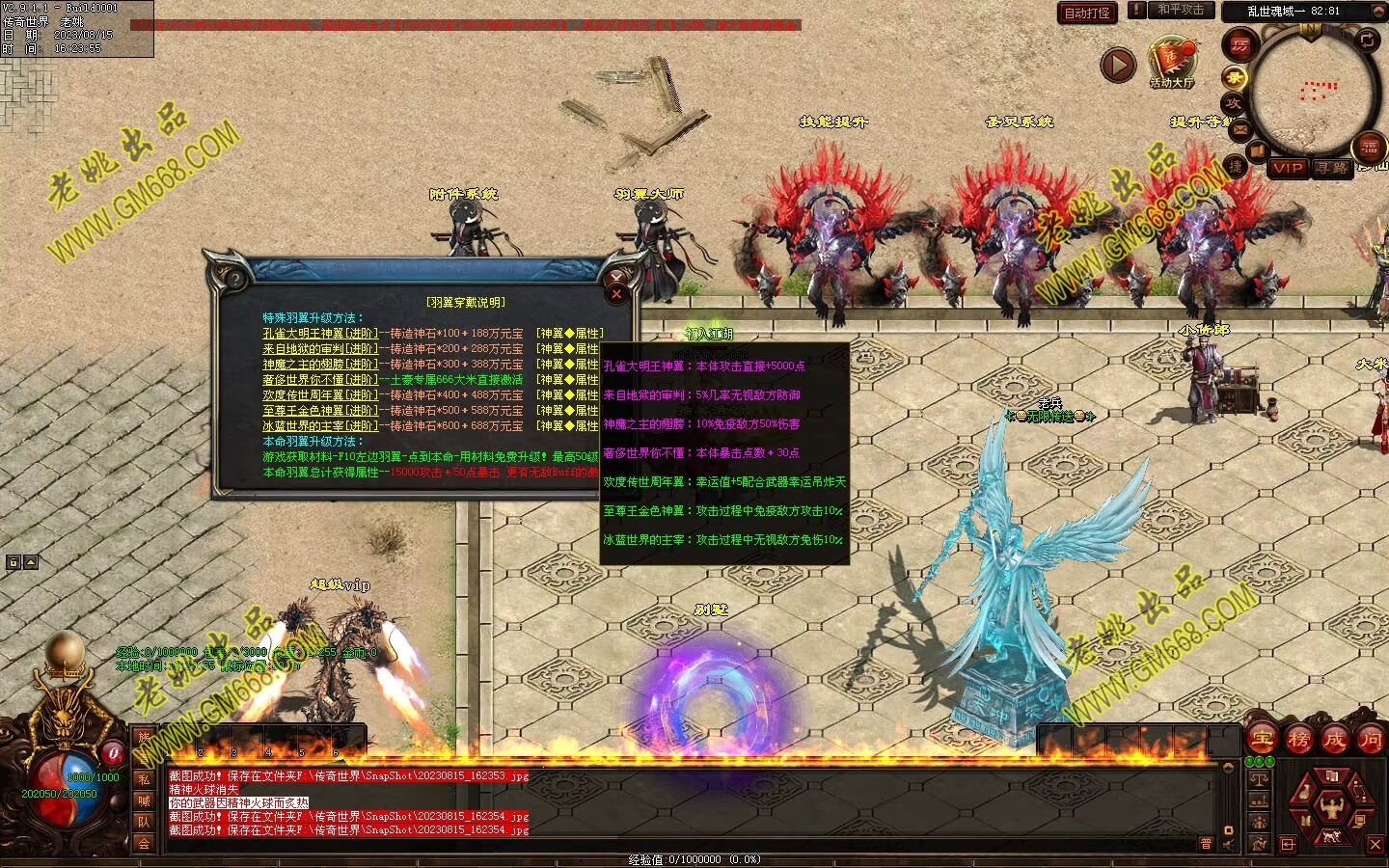Activate 寻路 pathfinding button
Image resolution: width=1389 pixels, height=868 pixels.
(1332, 168)
